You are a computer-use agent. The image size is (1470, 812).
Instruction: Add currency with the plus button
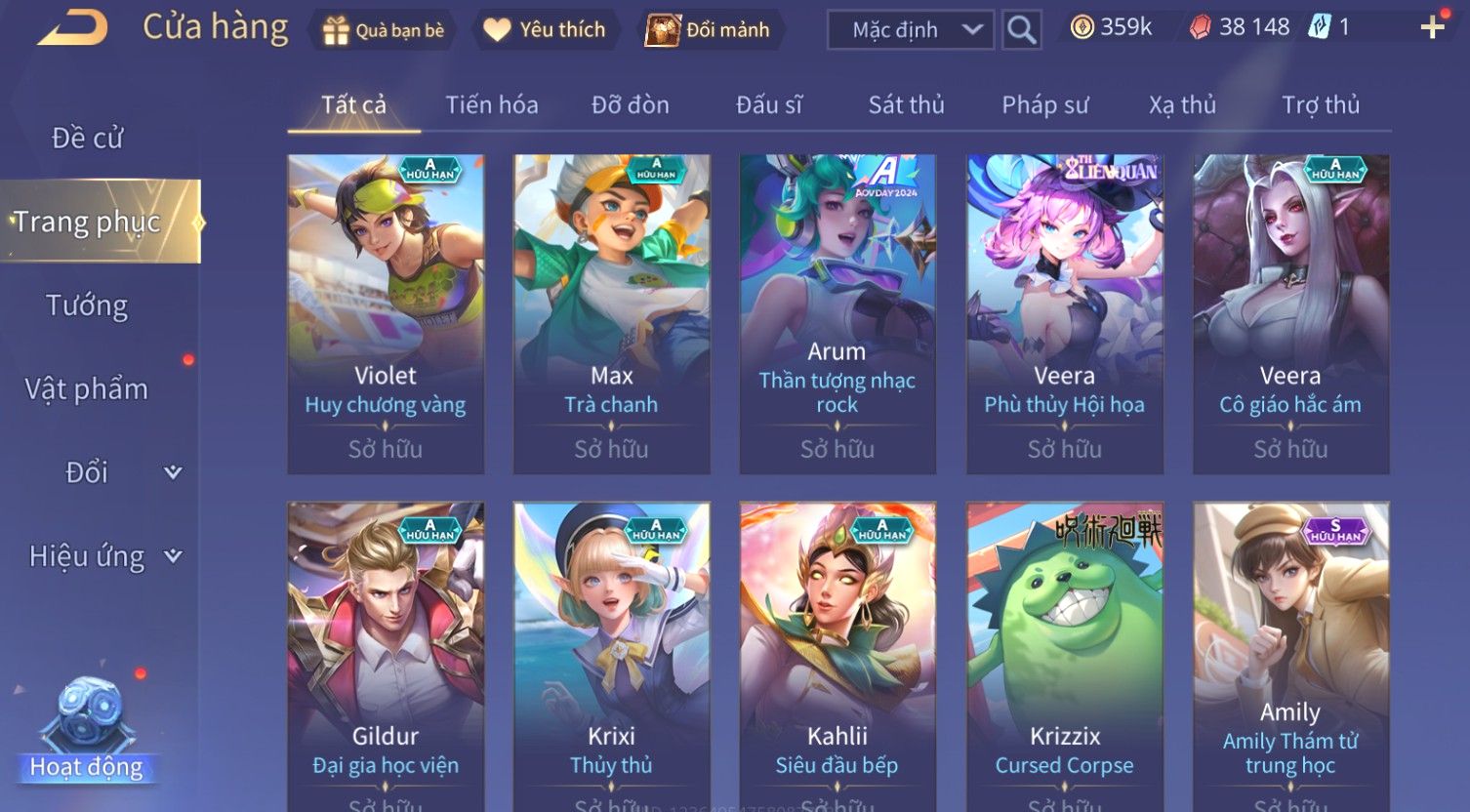1432,28
